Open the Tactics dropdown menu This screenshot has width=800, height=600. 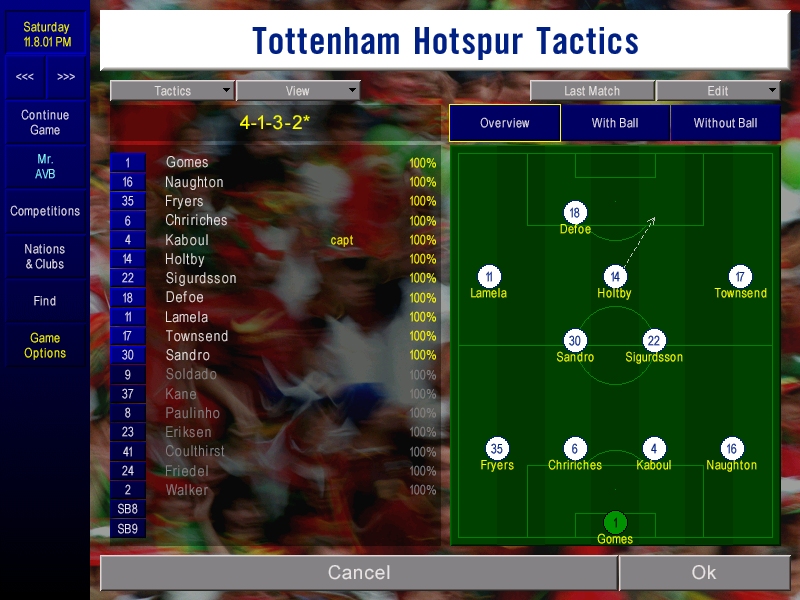point(172,91)
